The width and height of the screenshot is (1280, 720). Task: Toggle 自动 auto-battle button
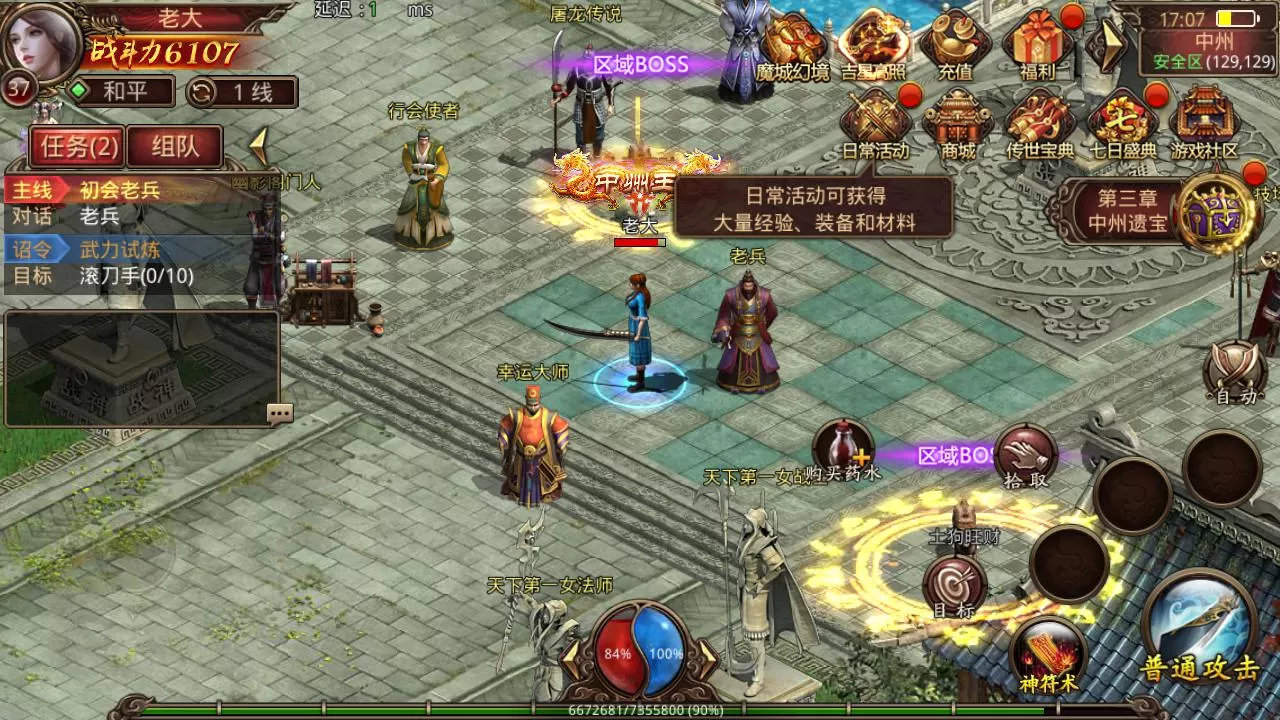click(x=1234, y=374)
